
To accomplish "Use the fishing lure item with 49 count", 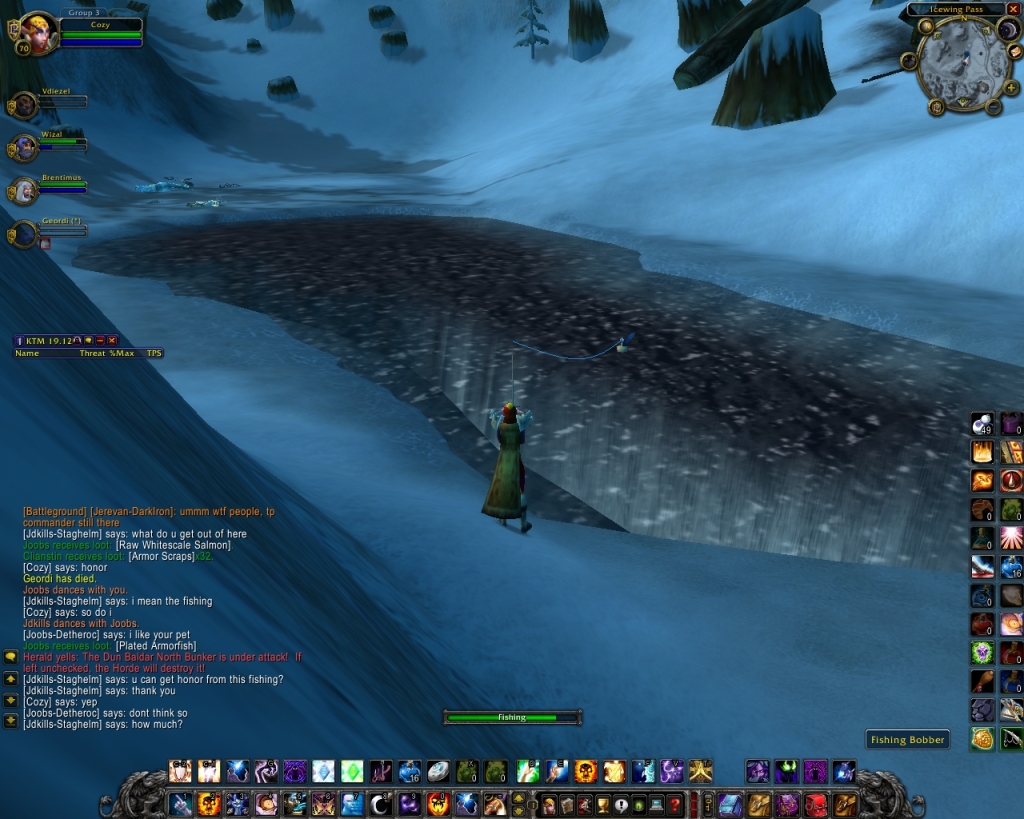I will (x=982, y=423).
